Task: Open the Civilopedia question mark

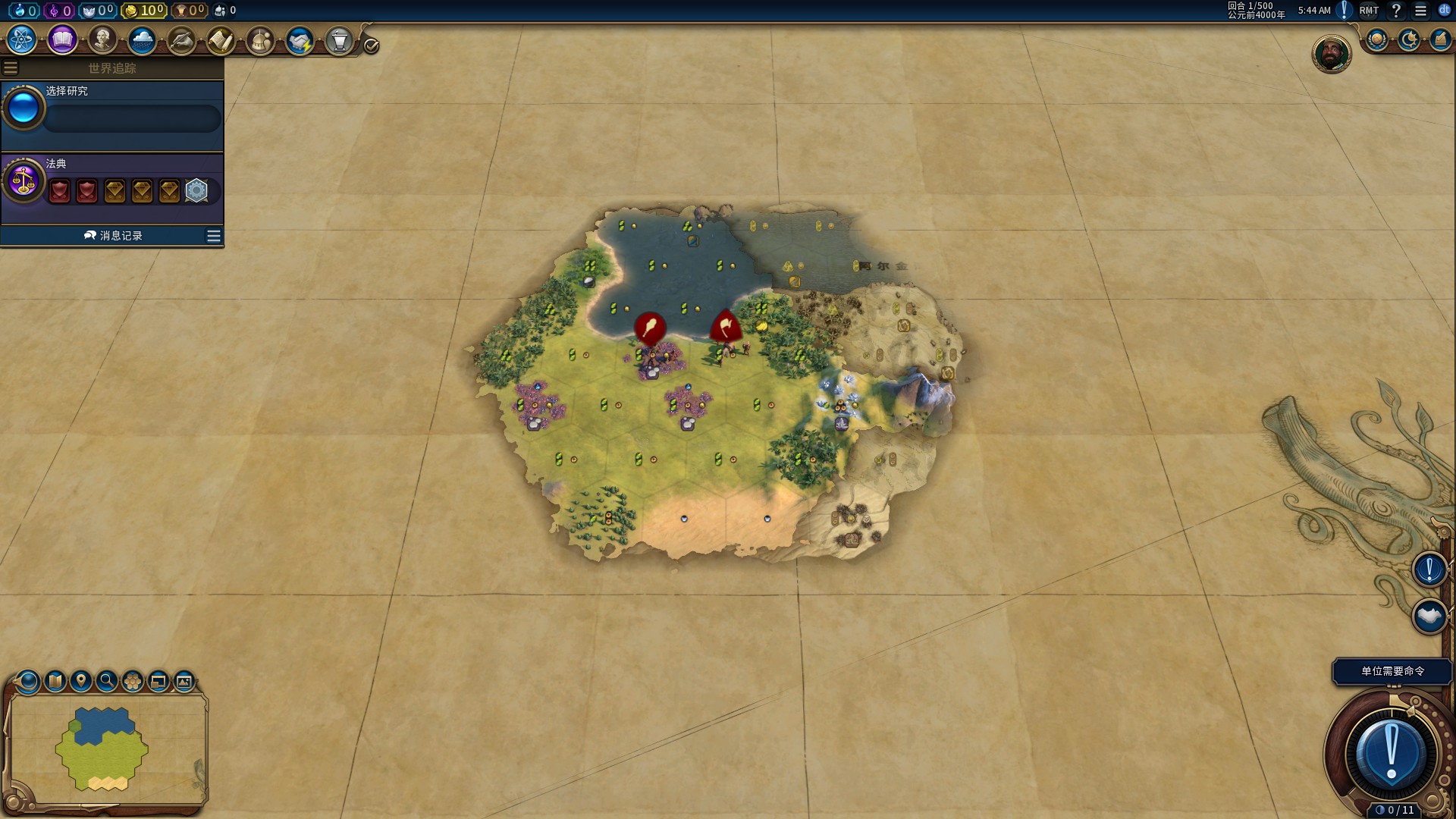Action: (x=1396, y=11)
